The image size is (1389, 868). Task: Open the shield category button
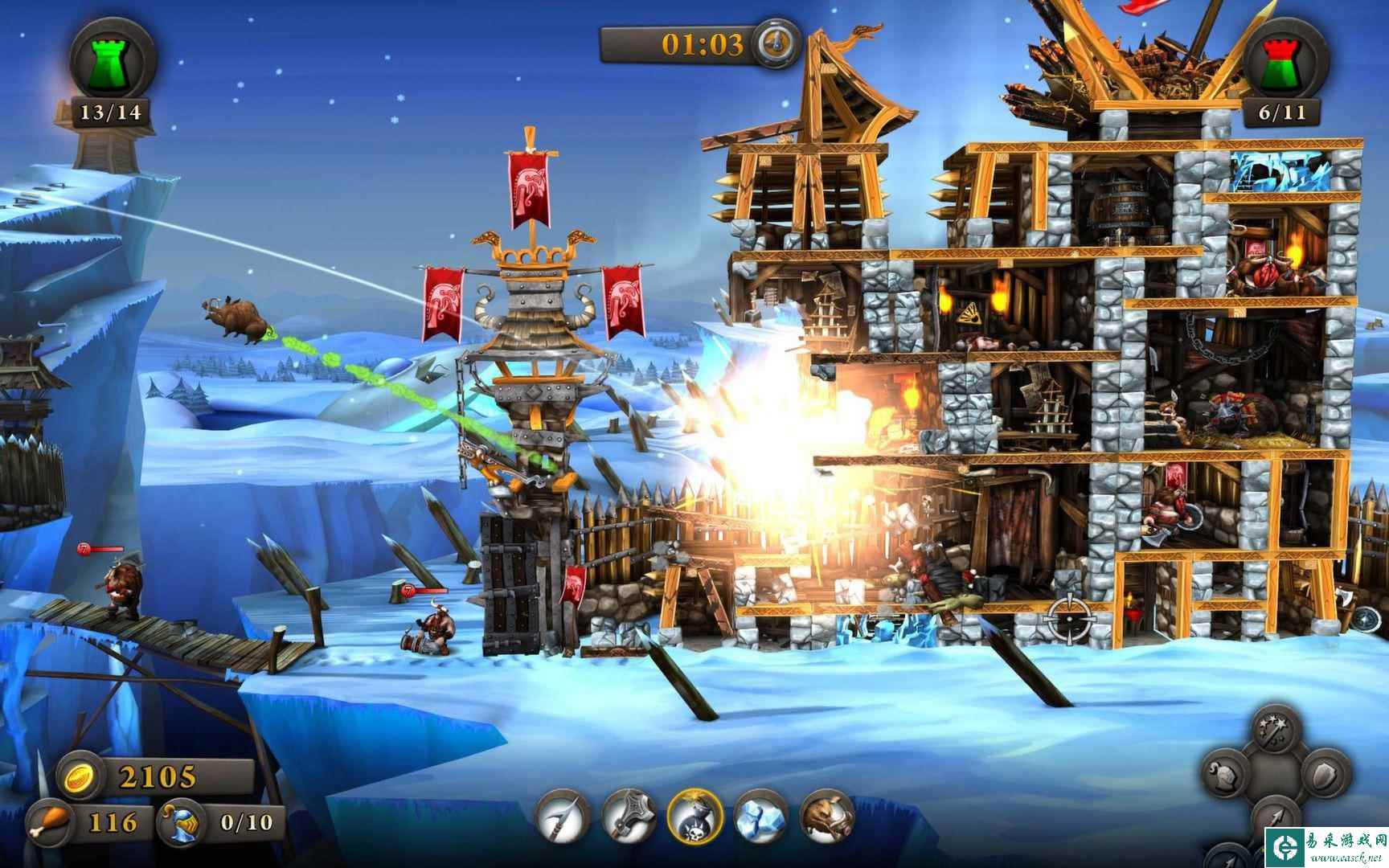point(1321,776)
